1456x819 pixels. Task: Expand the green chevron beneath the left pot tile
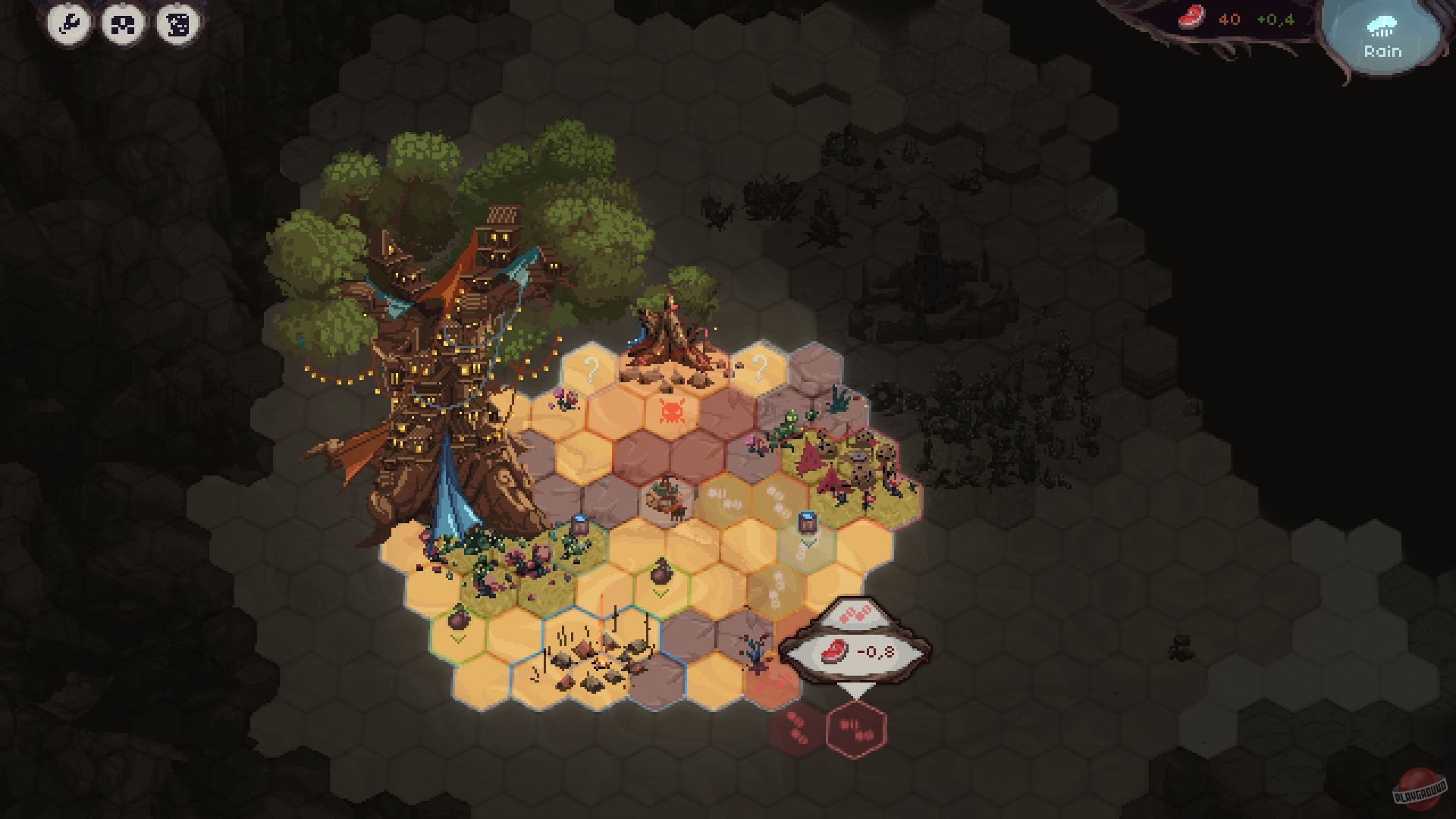pyautogui.click(x=457, y=638)
